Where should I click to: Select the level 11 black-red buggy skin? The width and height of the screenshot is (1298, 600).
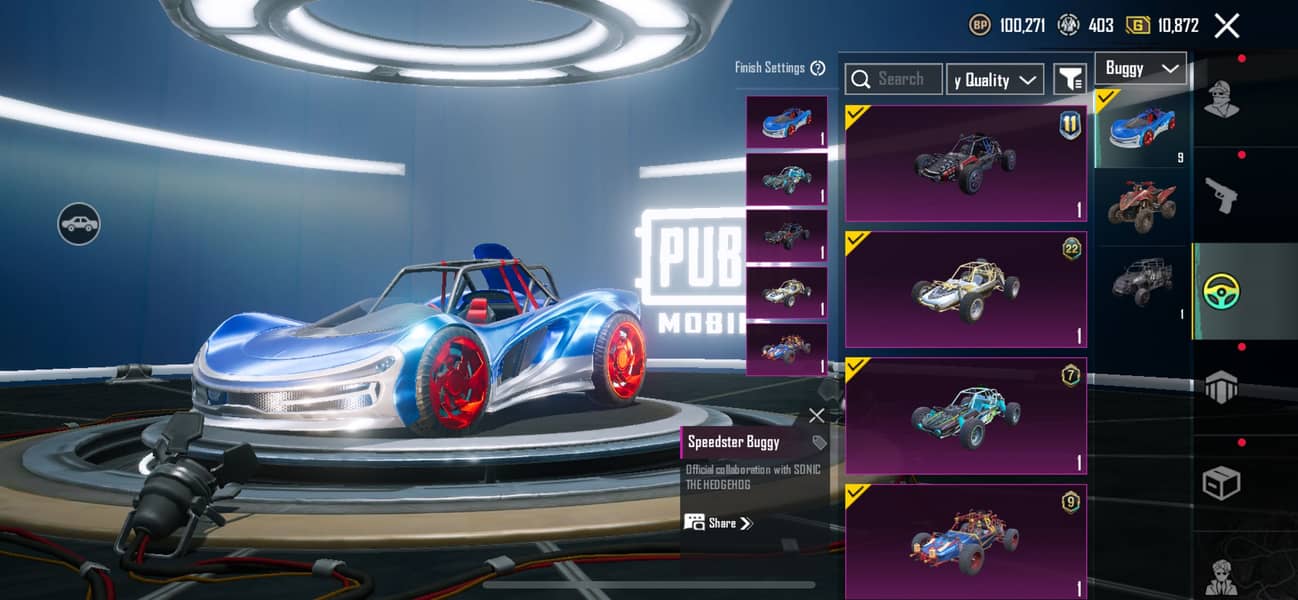tap(965, 163)
